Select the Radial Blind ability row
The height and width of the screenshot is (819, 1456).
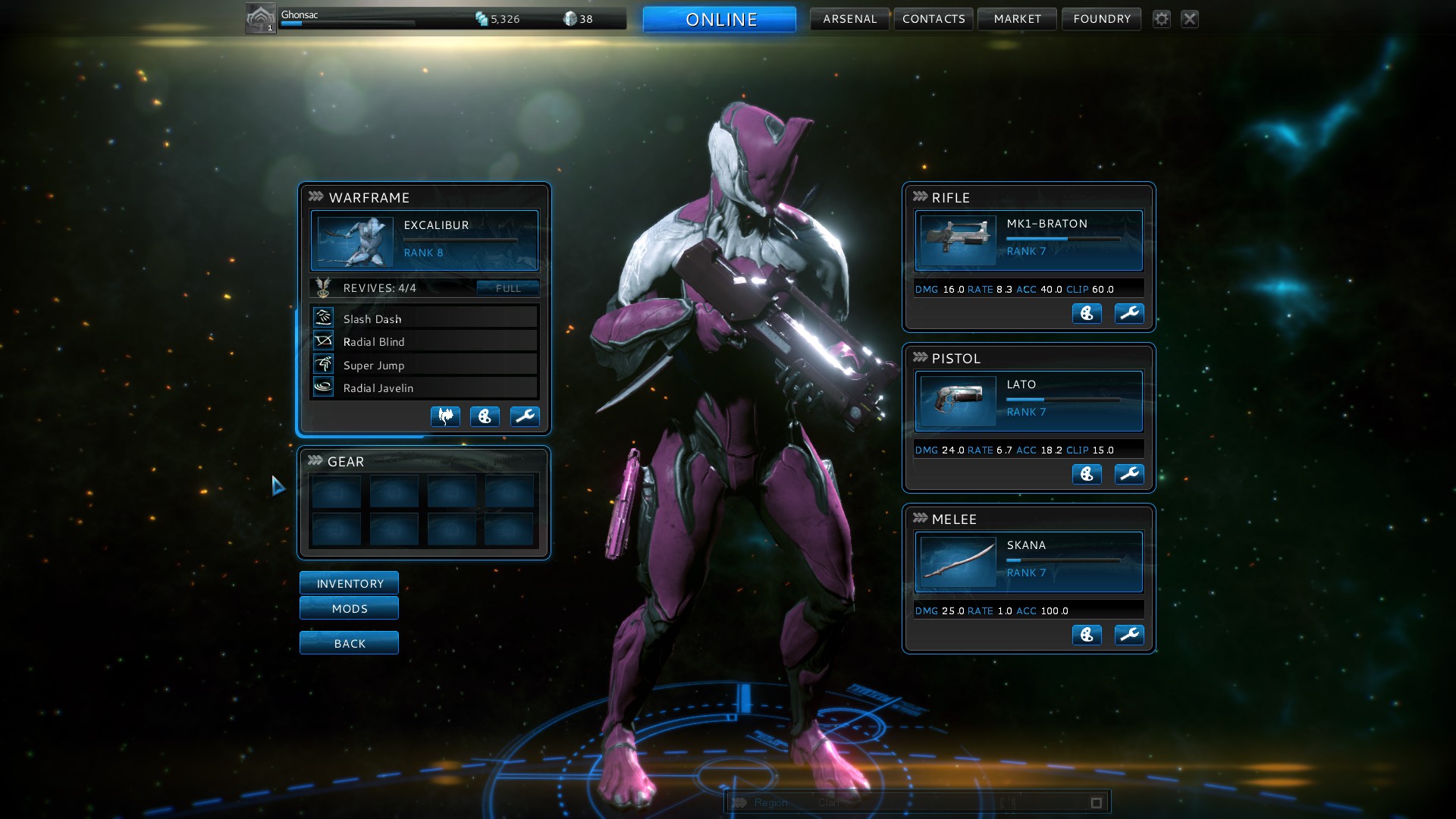(x=424, y=341)
